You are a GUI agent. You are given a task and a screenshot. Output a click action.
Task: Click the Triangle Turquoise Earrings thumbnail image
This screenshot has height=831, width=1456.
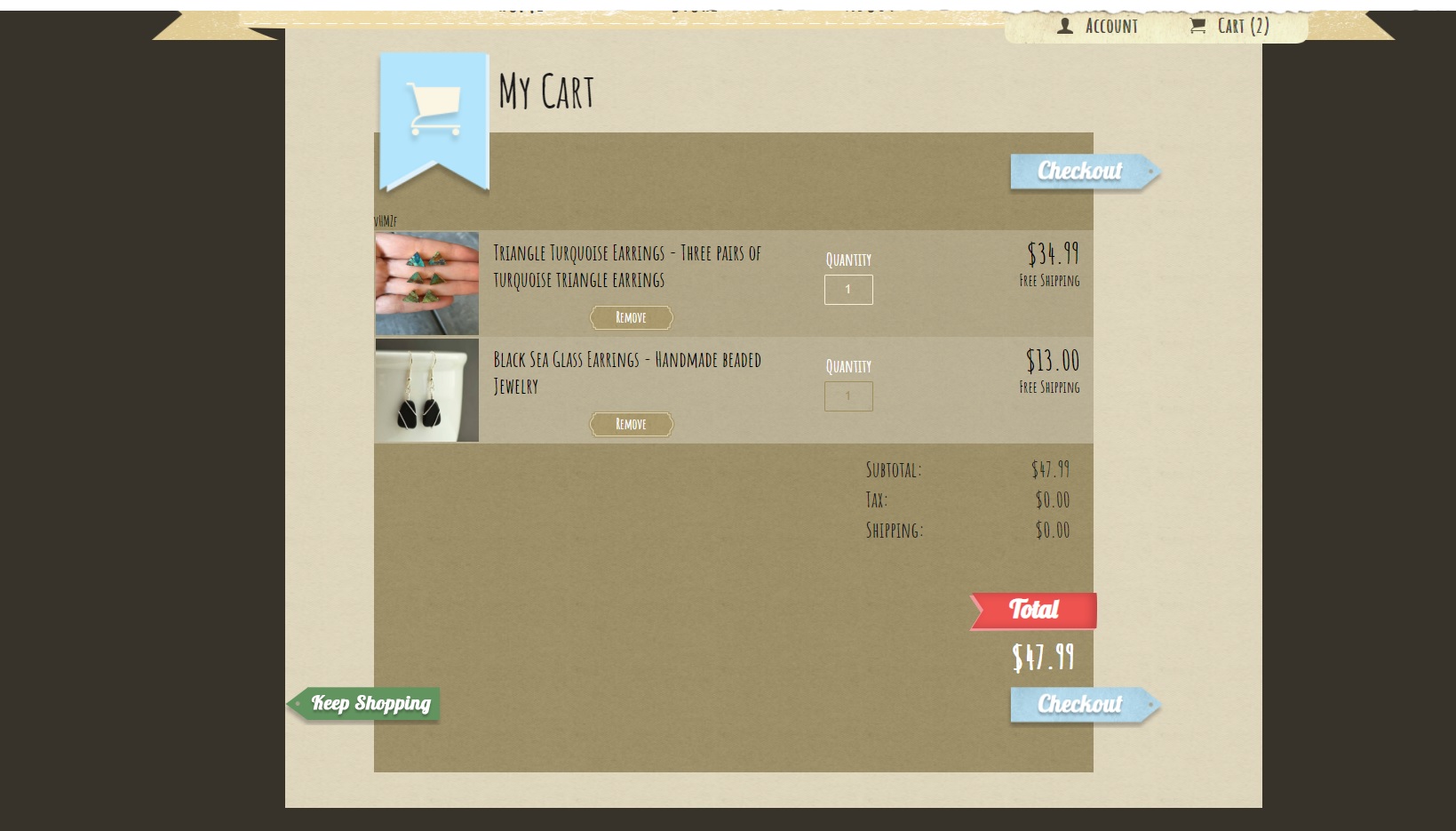[426, 283]
